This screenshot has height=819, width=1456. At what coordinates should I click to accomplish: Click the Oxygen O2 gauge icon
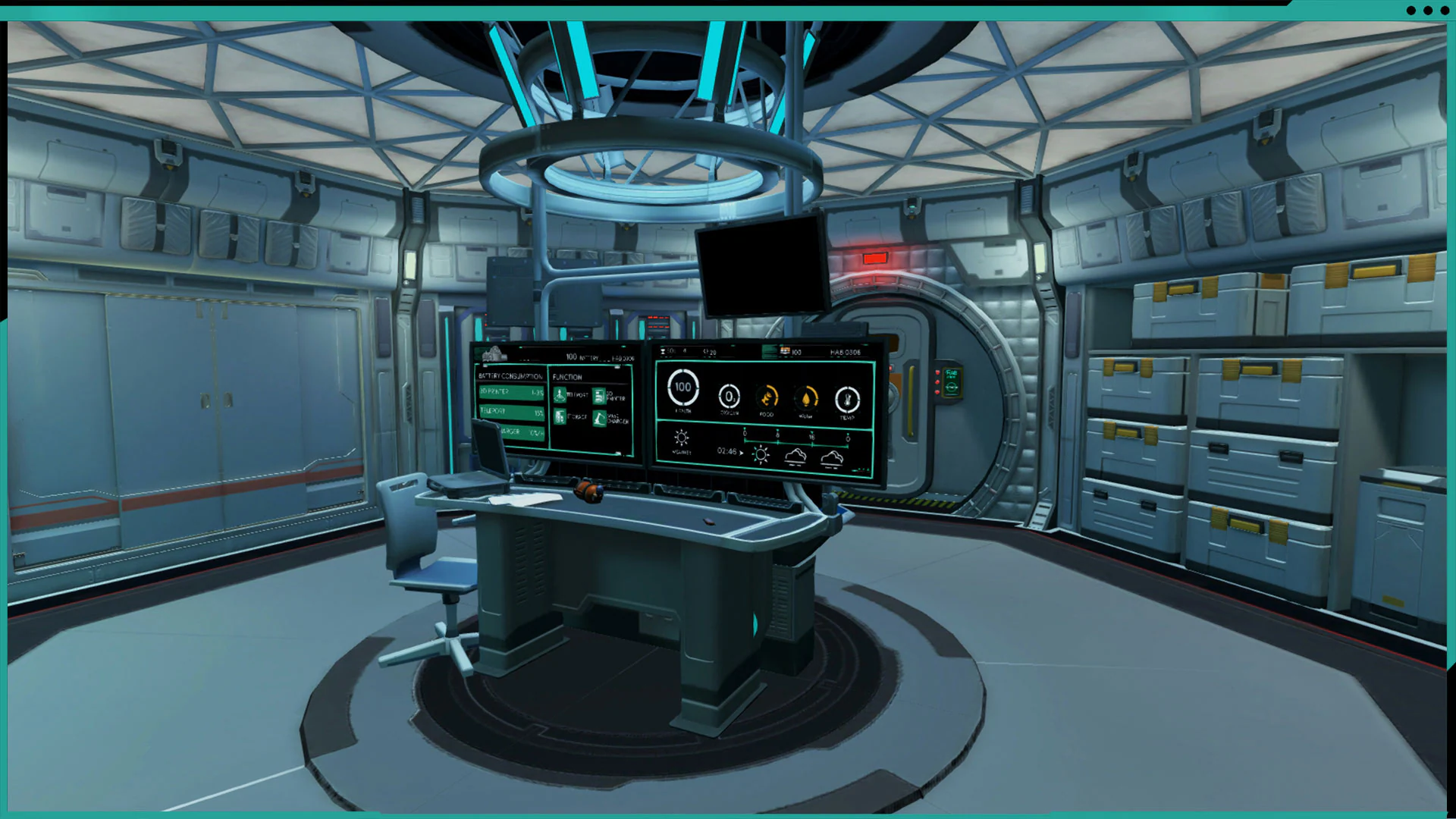tap(730, 397)
